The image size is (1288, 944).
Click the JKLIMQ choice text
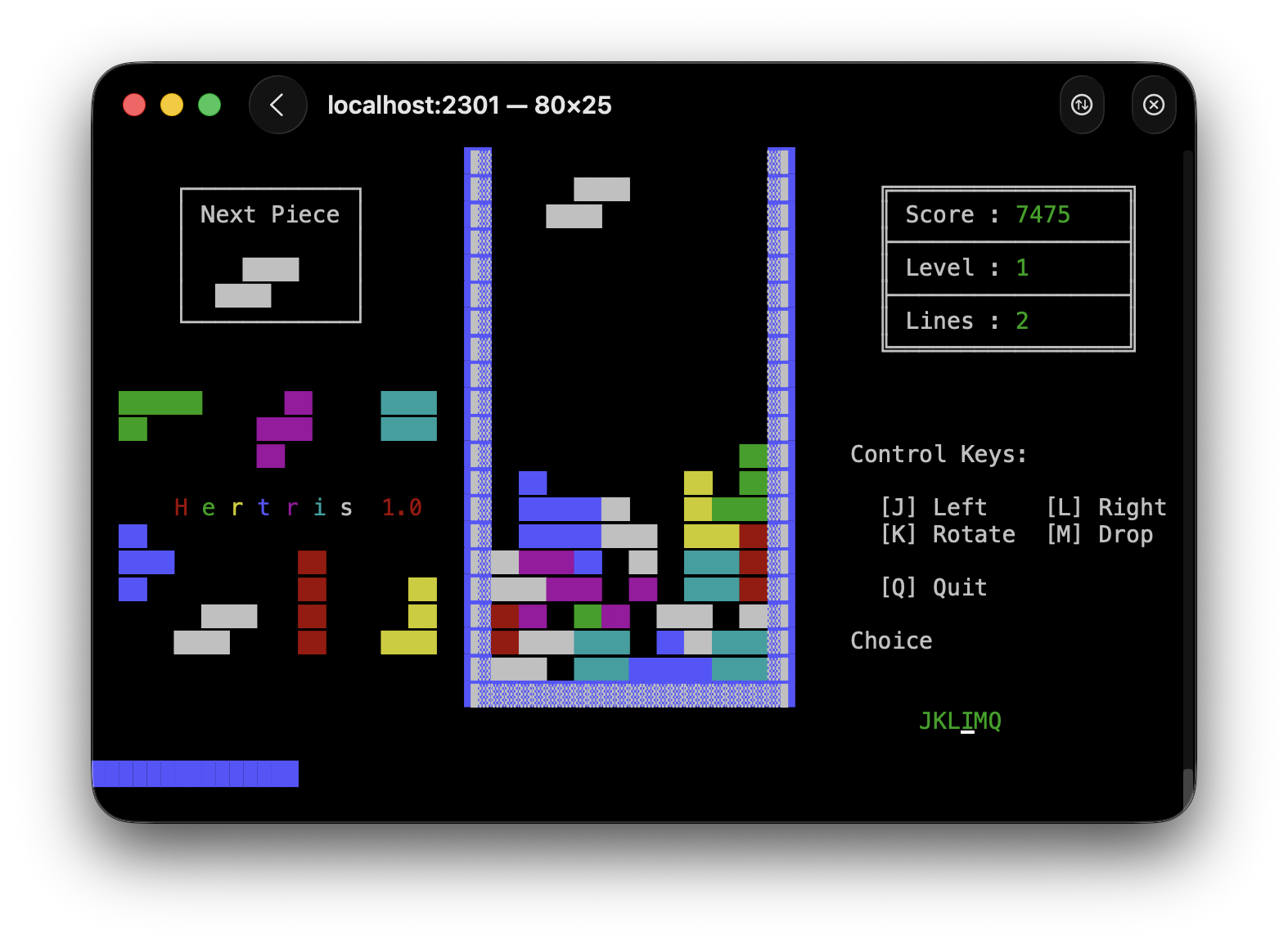click(x=961, y=721)
